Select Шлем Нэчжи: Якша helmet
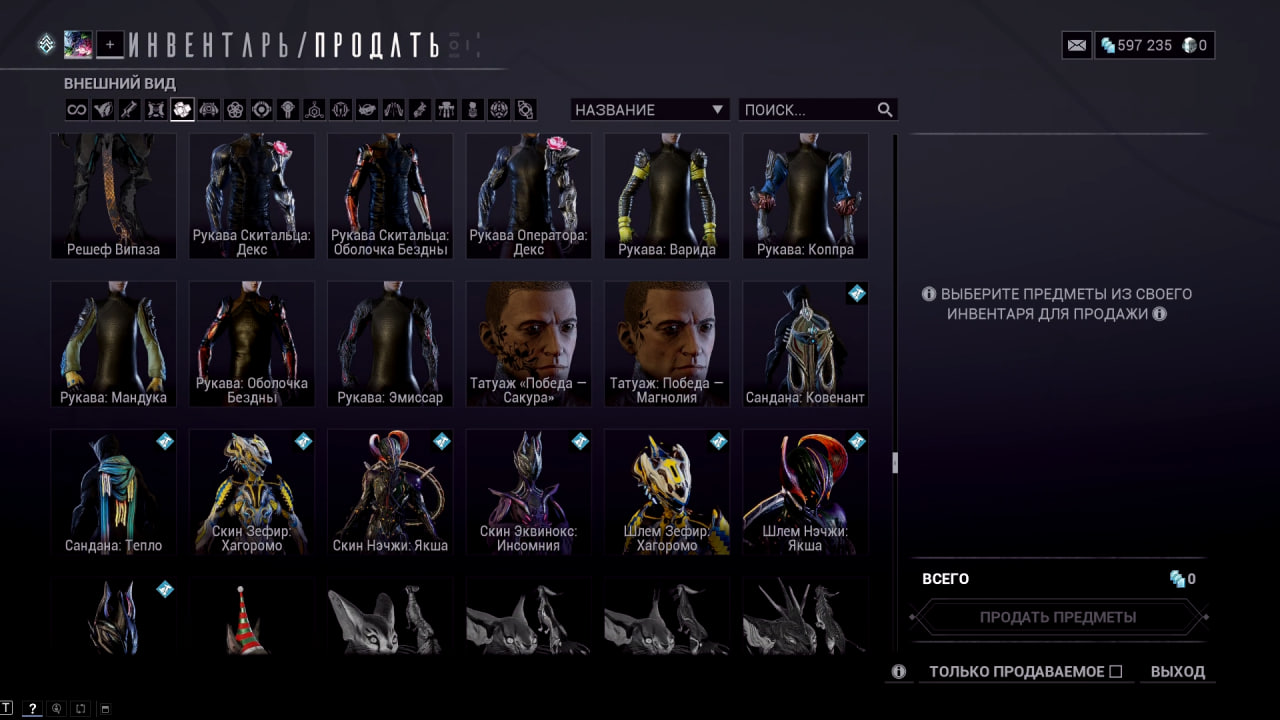1280x720 pixels. (x=805, y=492)
